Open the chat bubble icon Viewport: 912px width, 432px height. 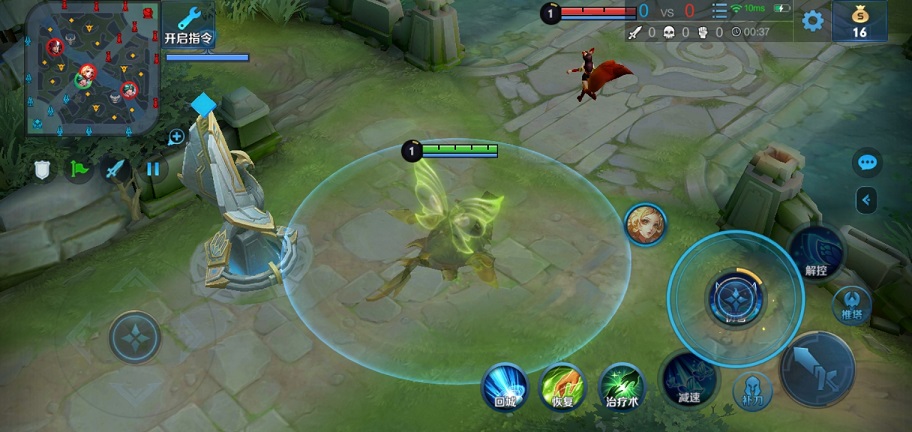click(x=867, y=162)
